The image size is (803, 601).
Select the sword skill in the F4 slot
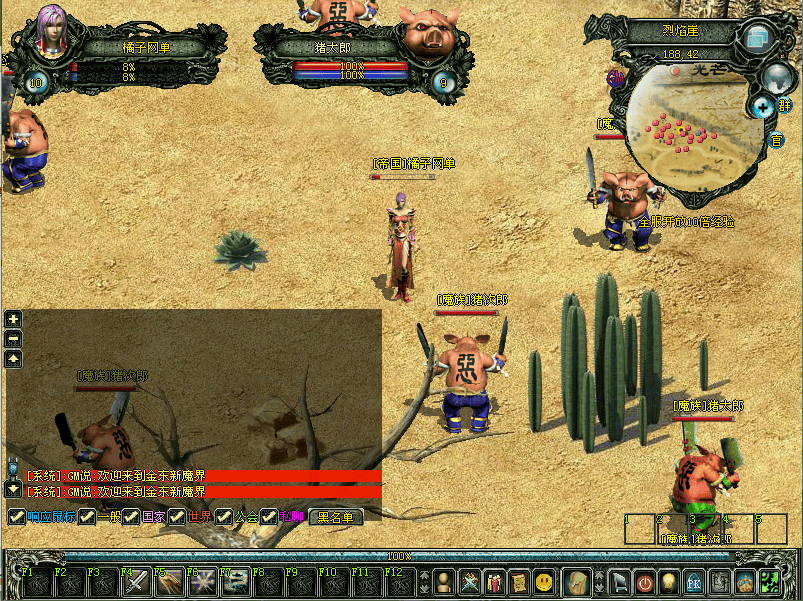tap(135, 581)
